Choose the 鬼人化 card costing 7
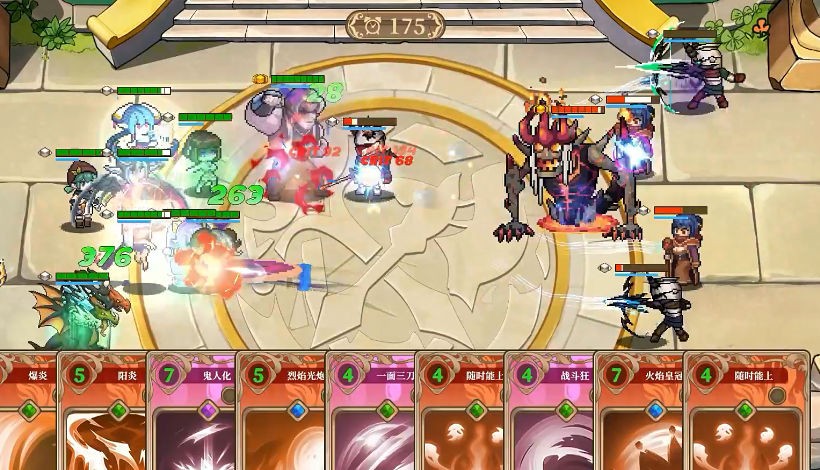The width and height of the screenshot is (820, 470). [191, 412]
